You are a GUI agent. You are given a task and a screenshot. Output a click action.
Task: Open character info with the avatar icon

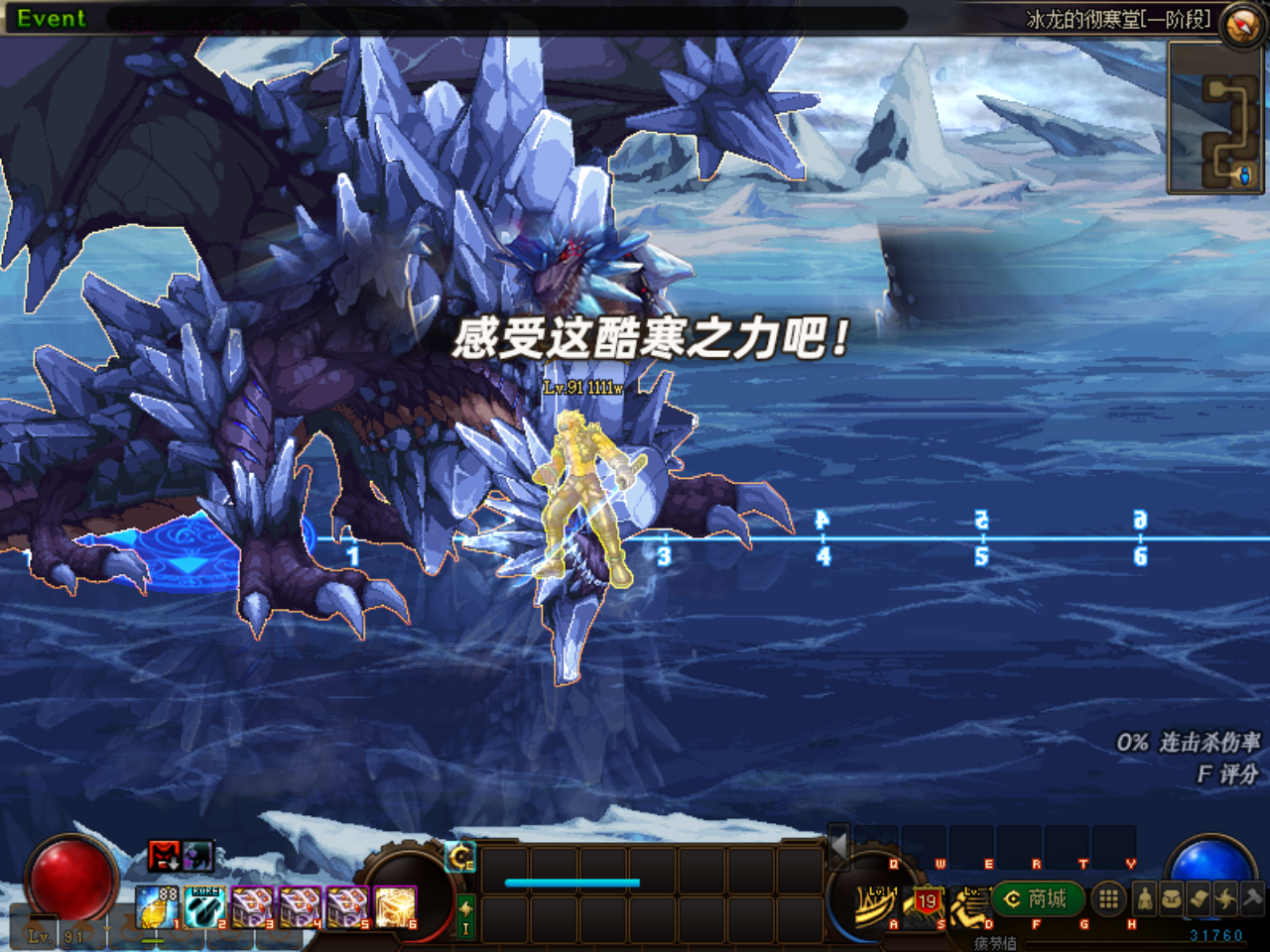pos(1145,897)
